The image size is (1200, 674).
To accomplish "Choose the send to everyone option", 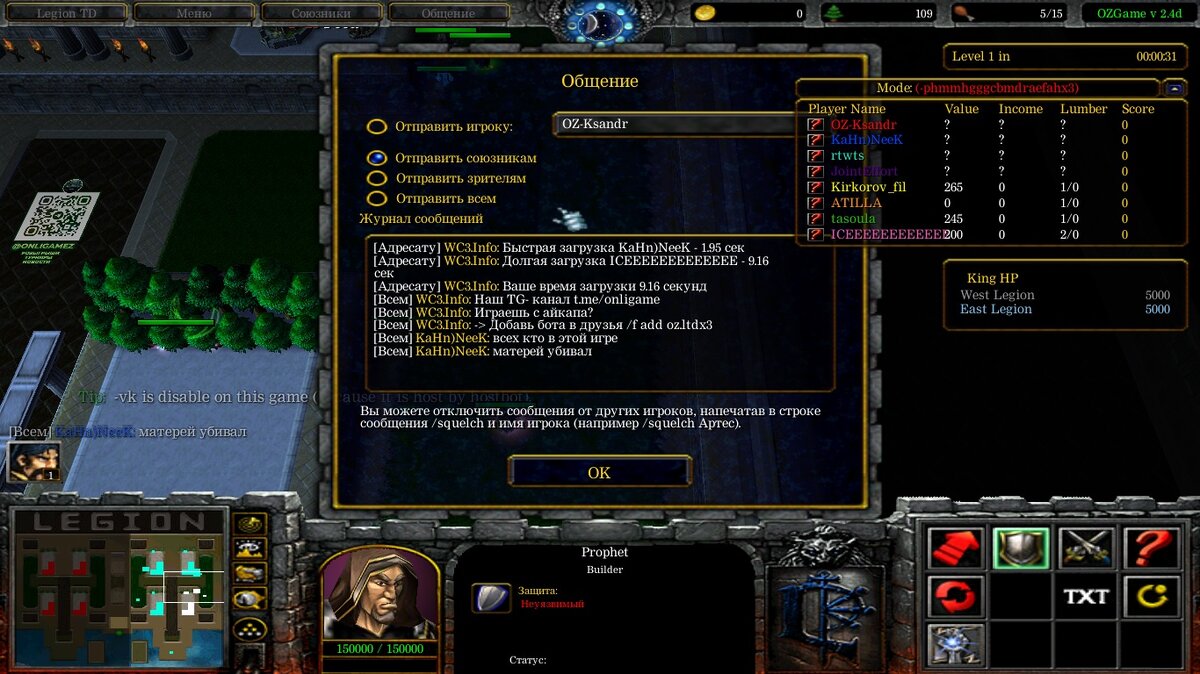I will click(x=377, y=198).
